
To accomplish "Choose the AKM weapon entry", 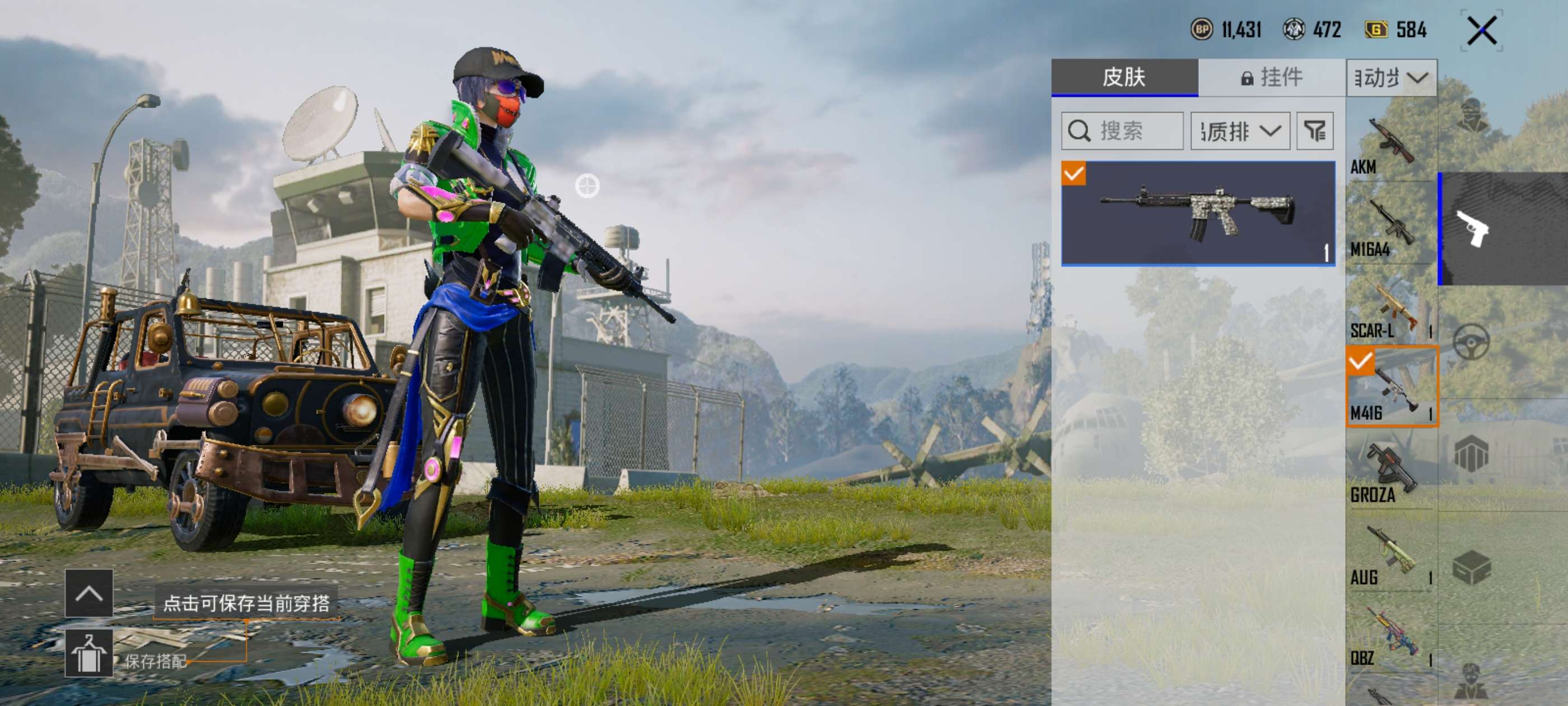I will point(1390,146).
